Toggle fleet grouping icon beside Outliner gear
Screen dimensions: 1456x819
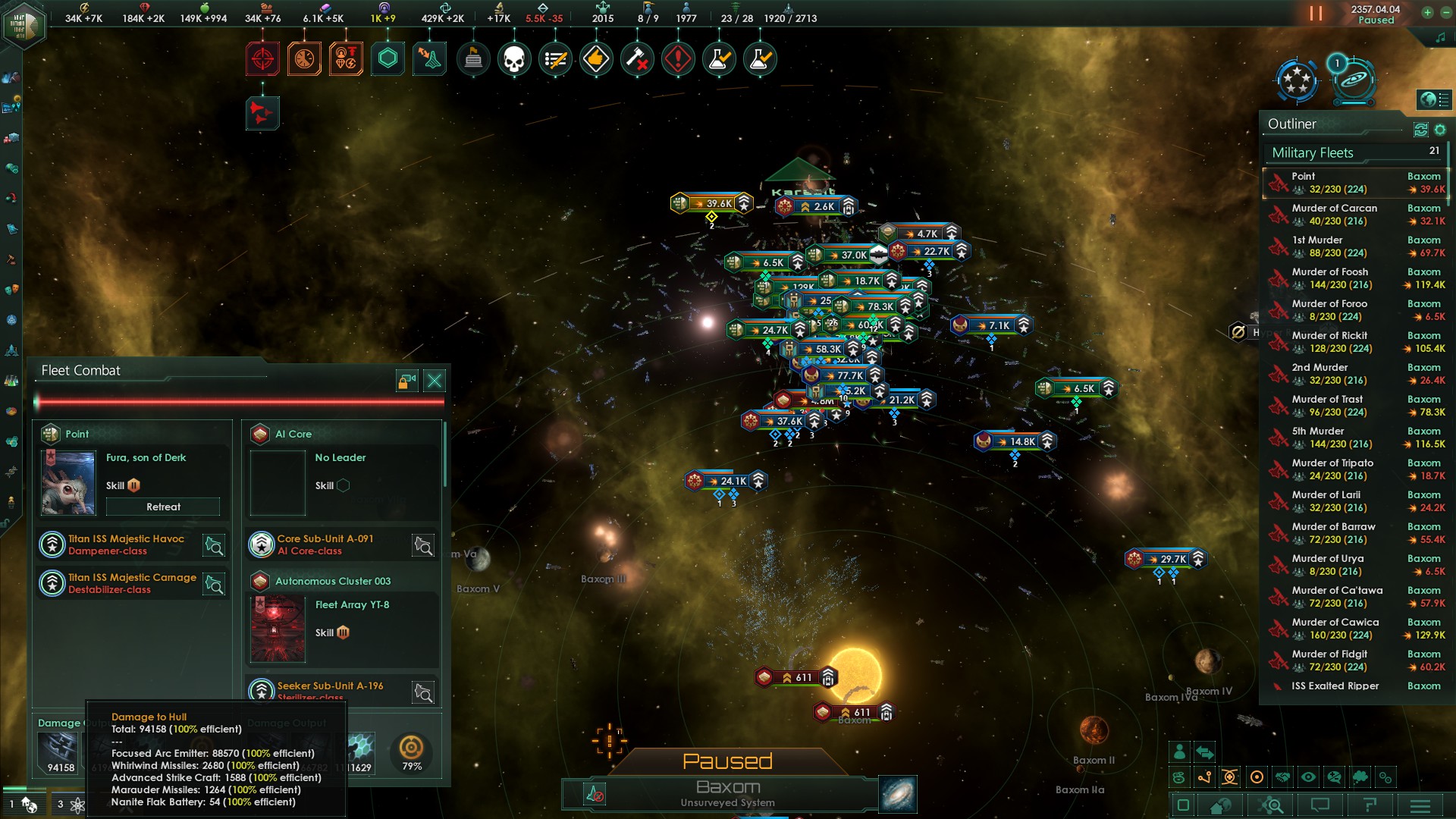1420,130
